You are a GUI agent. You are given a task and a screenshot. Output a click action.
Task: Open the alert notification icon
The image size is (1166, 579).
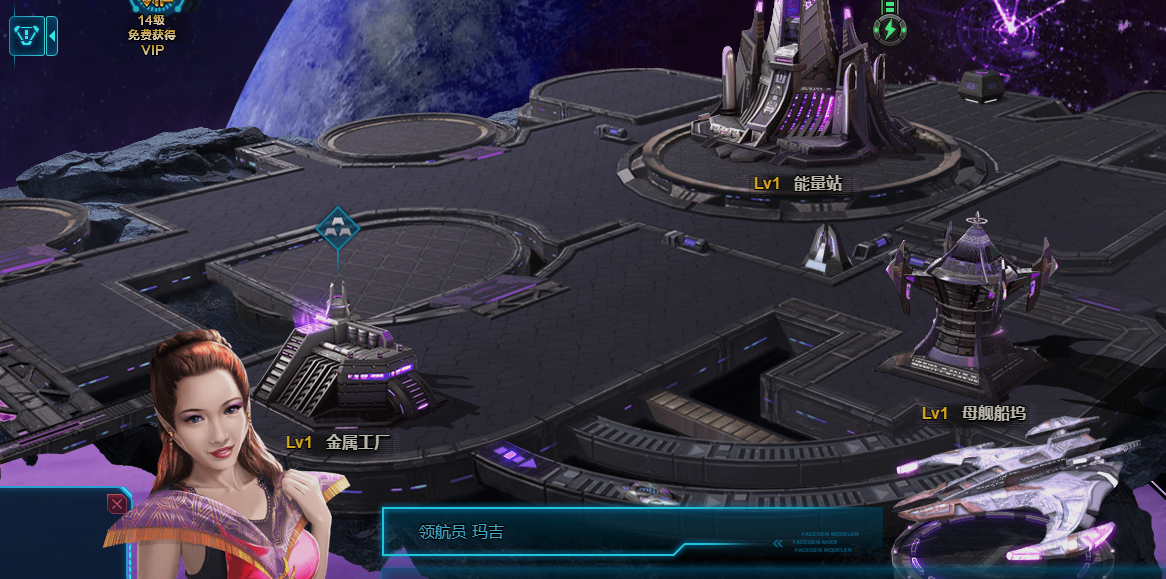pos(26,36)
